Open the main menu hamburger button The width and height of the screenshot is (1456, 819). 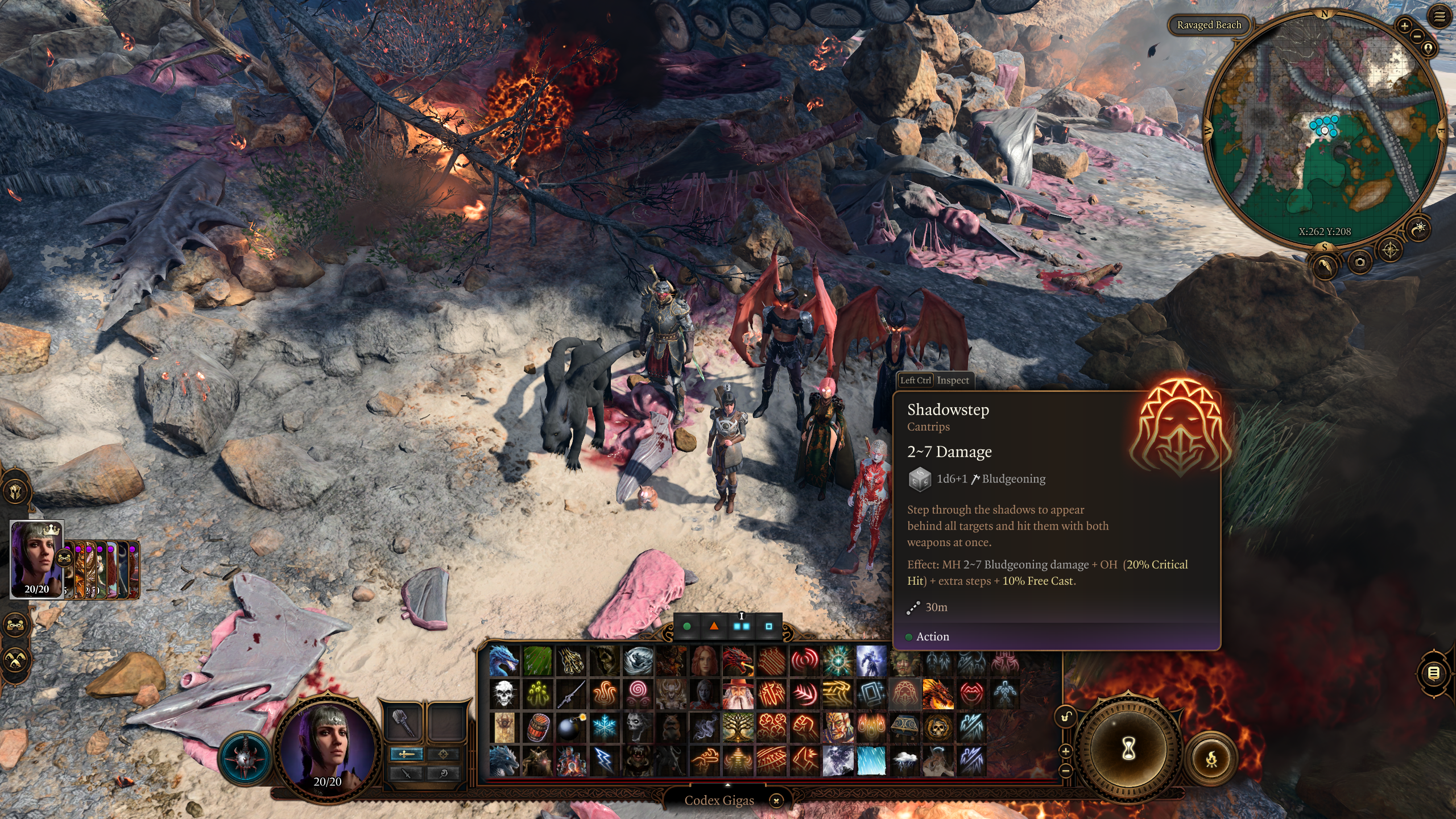(x=1439, y=17)
